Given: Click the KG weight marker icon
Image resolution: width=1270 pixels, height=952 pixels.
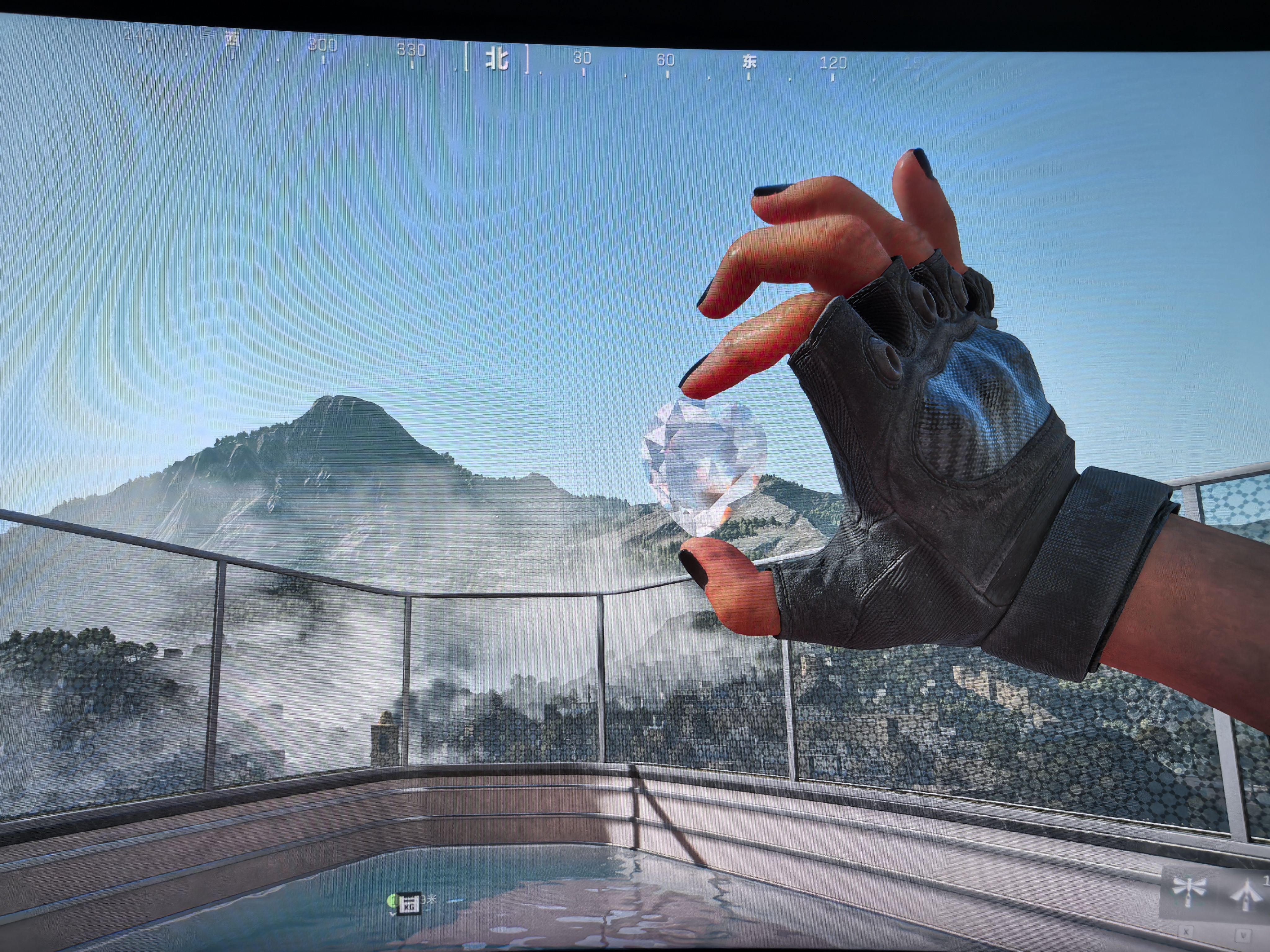Looking at the screenshot, I should [409, 903].
